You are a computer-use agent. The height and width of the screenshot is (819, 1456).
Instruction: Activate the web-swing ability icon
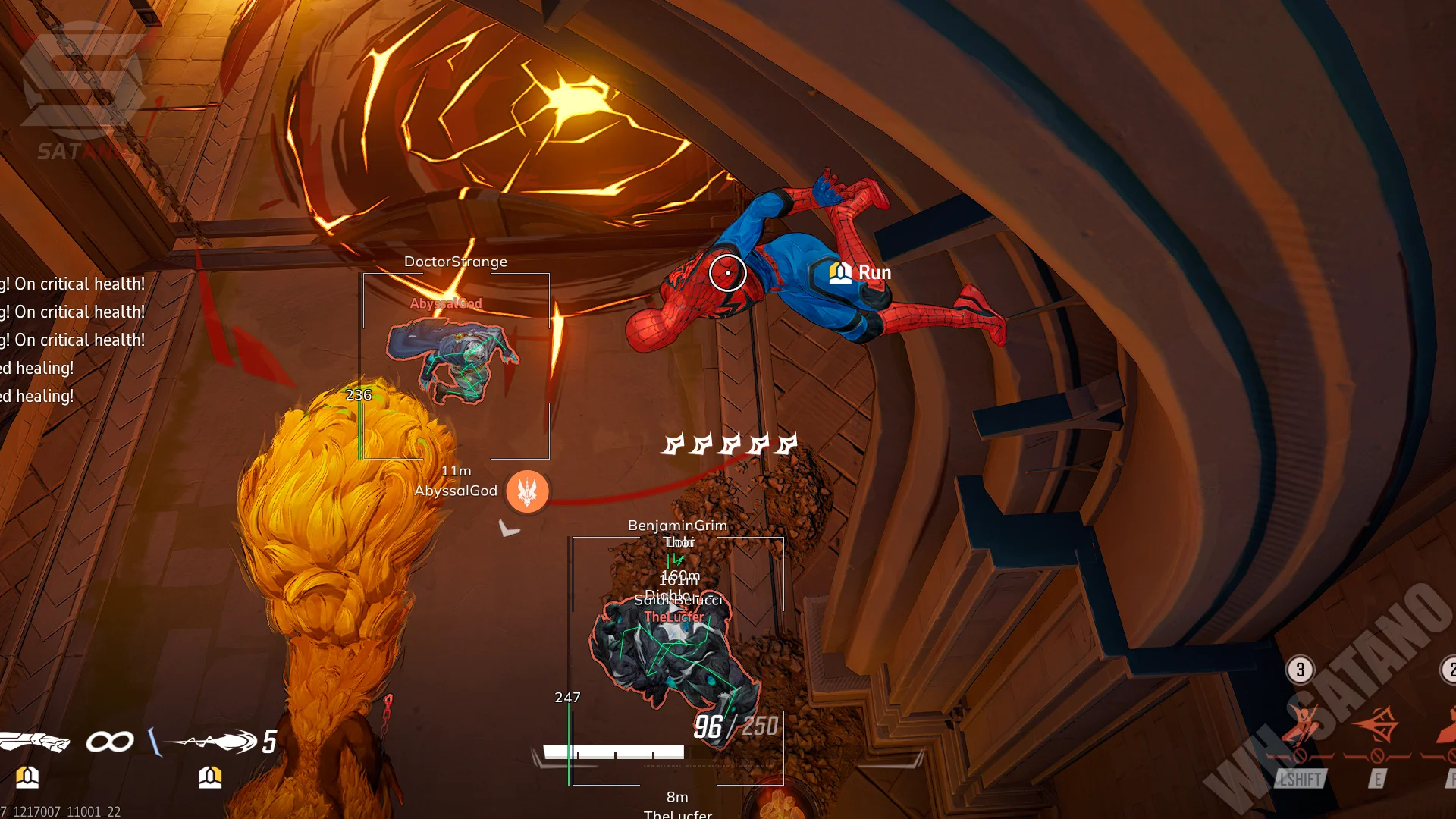click(x=1301, y=726)
